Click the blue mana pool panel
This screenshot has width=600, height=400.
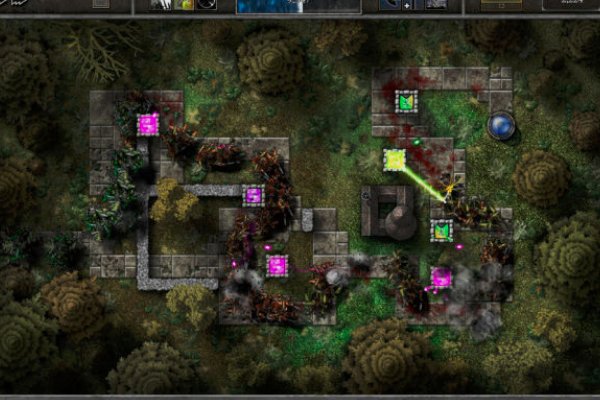tap(297, 6)
